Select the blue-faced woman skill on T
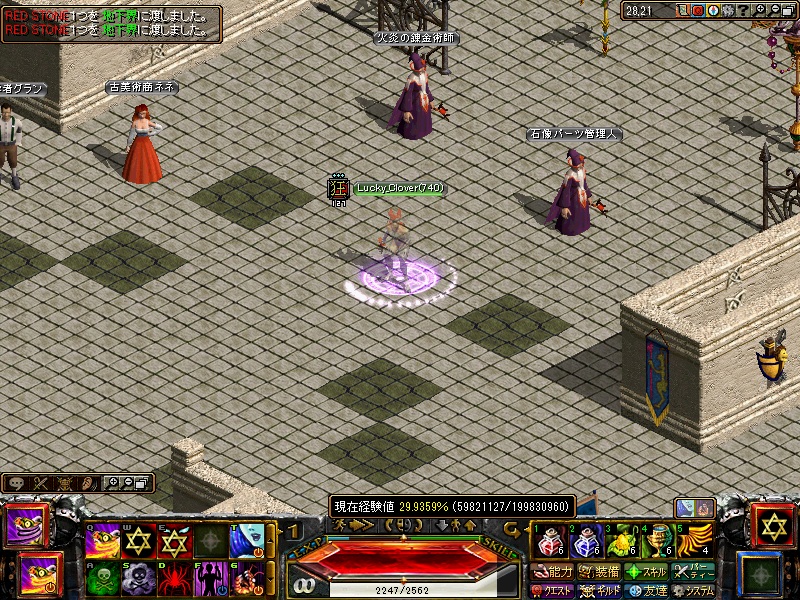 [x=247, y=541]
